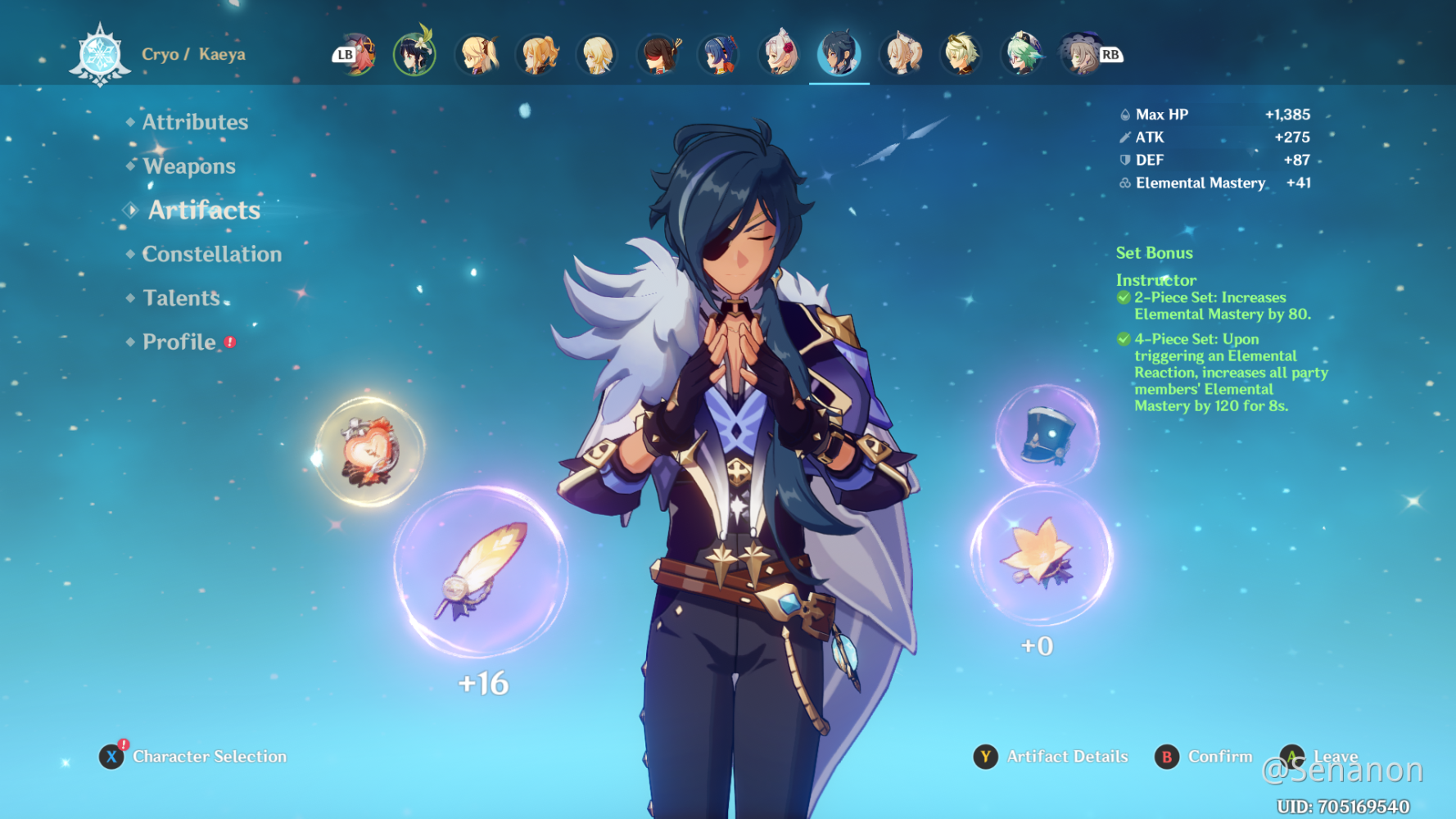Switch to the Constellation section
The height and width of the screenshot is (819, 1456).
211,255
